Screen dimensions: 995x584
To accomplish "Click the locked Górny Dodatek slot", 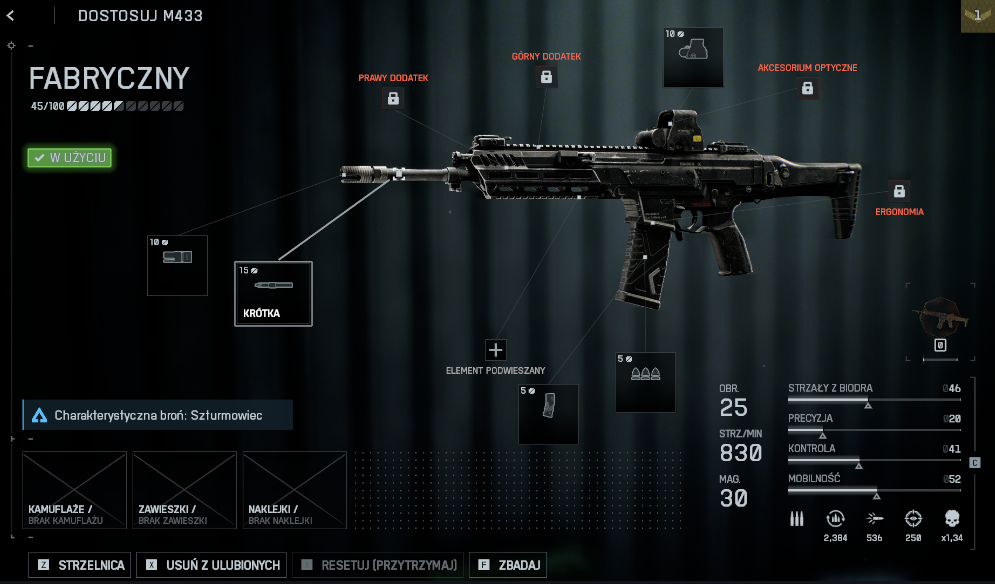I will (546, 77).
